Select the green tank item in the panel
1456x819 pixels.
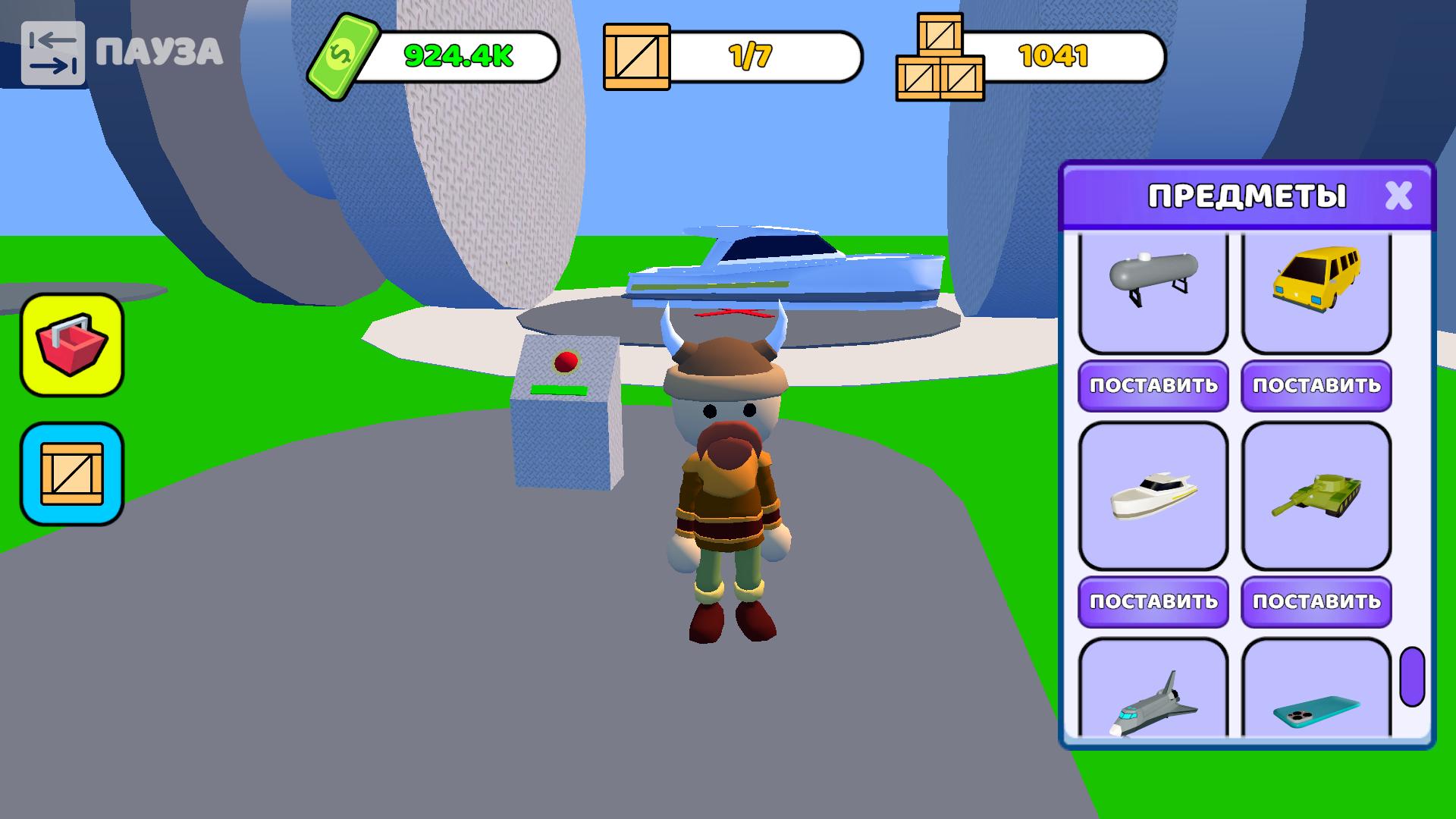(x=1316, y=497)
